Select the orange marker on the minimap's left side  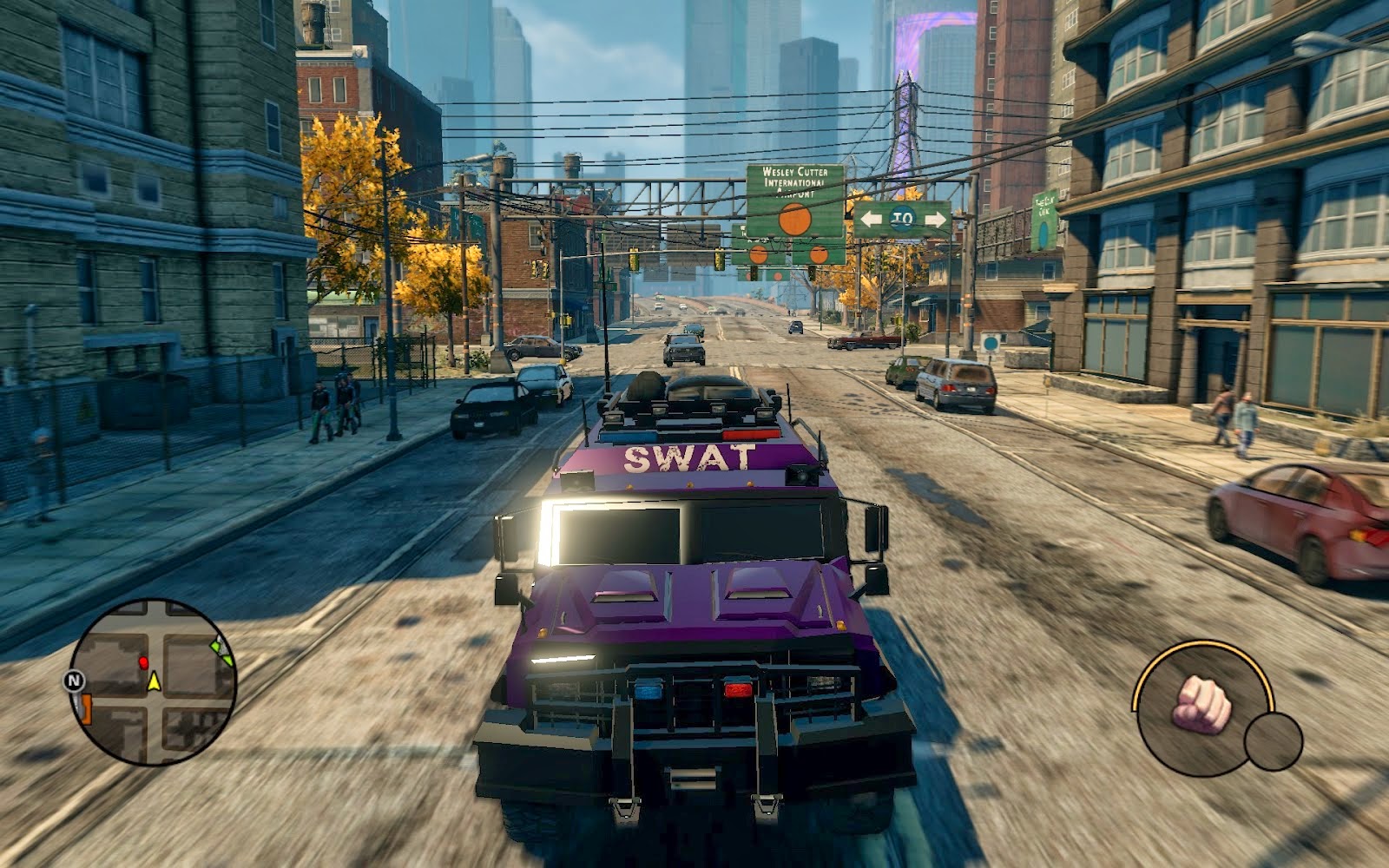pos(86,708)
